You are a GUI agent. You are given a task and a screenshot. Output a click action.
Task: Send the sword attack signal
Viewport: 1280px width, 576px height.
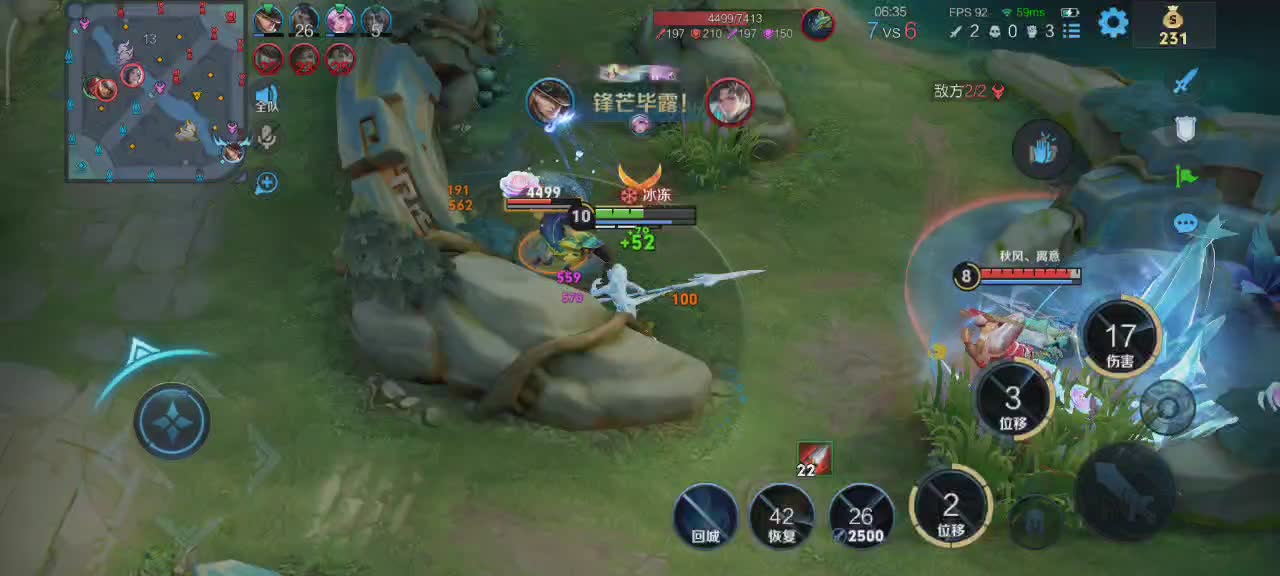(1186, 81)
